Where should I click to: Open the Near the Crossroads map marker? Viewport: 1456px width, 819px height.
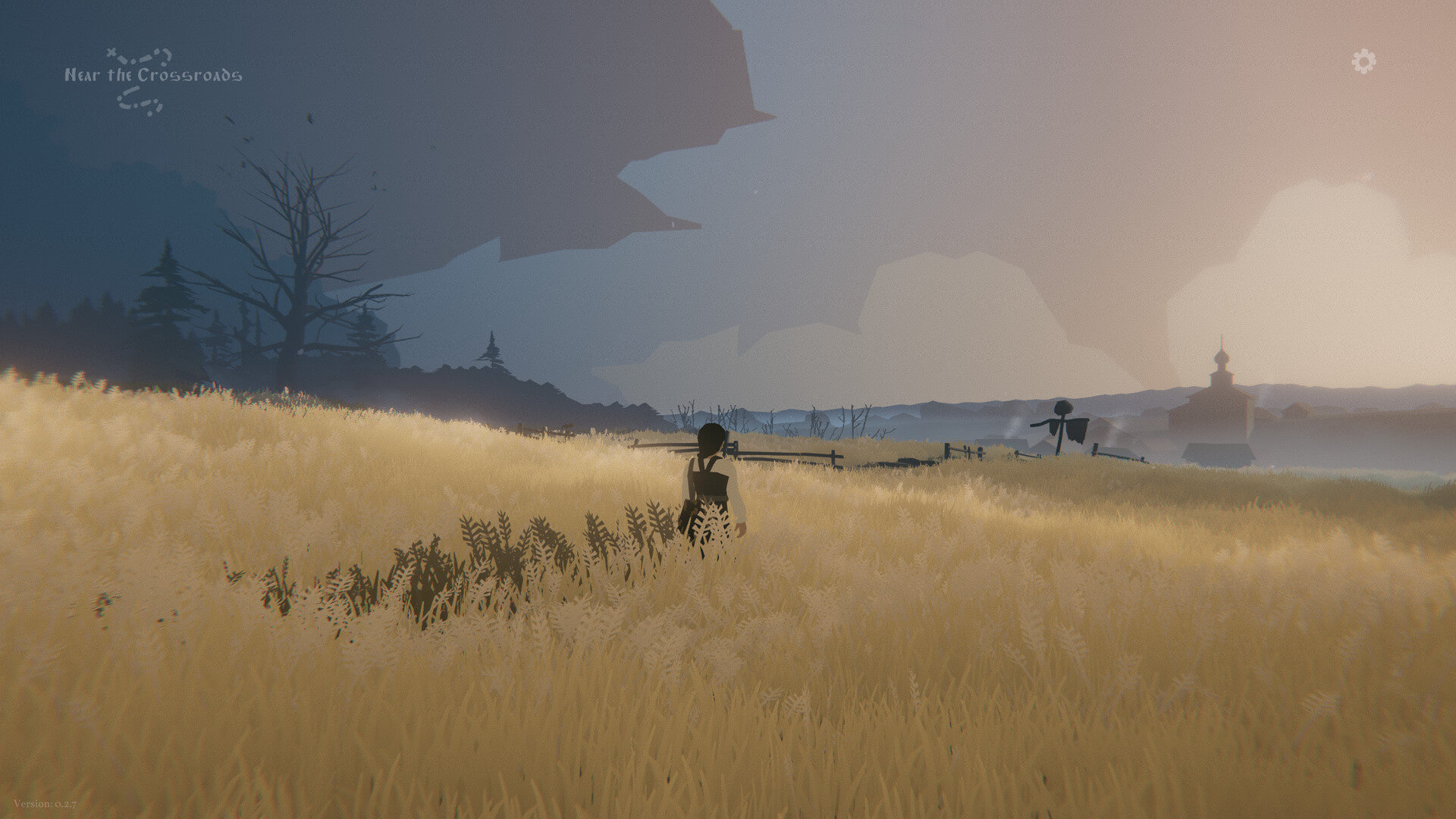coord(152,76)
